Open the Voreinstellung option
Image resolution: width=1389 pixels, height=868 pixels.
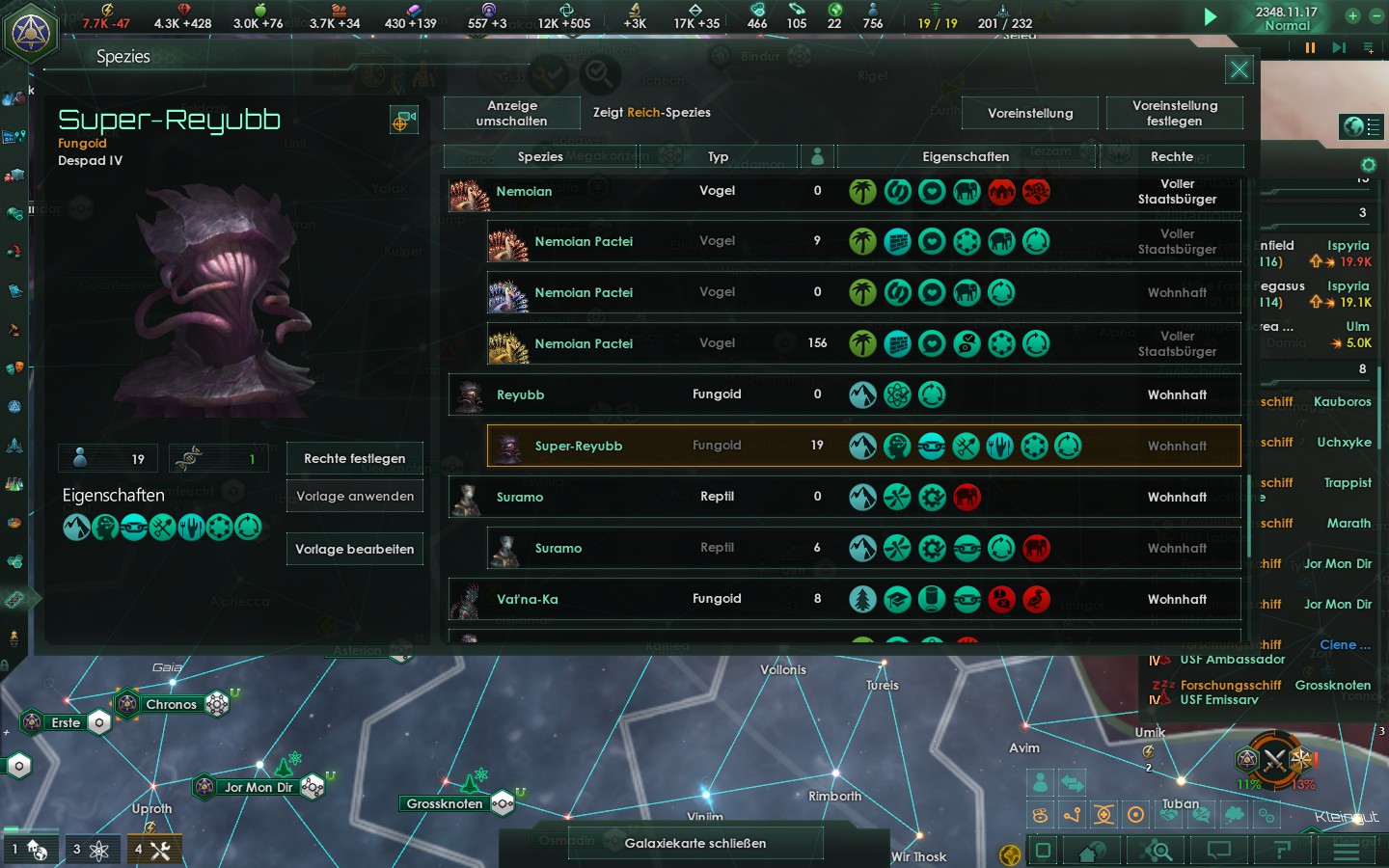coord(1030,113)
